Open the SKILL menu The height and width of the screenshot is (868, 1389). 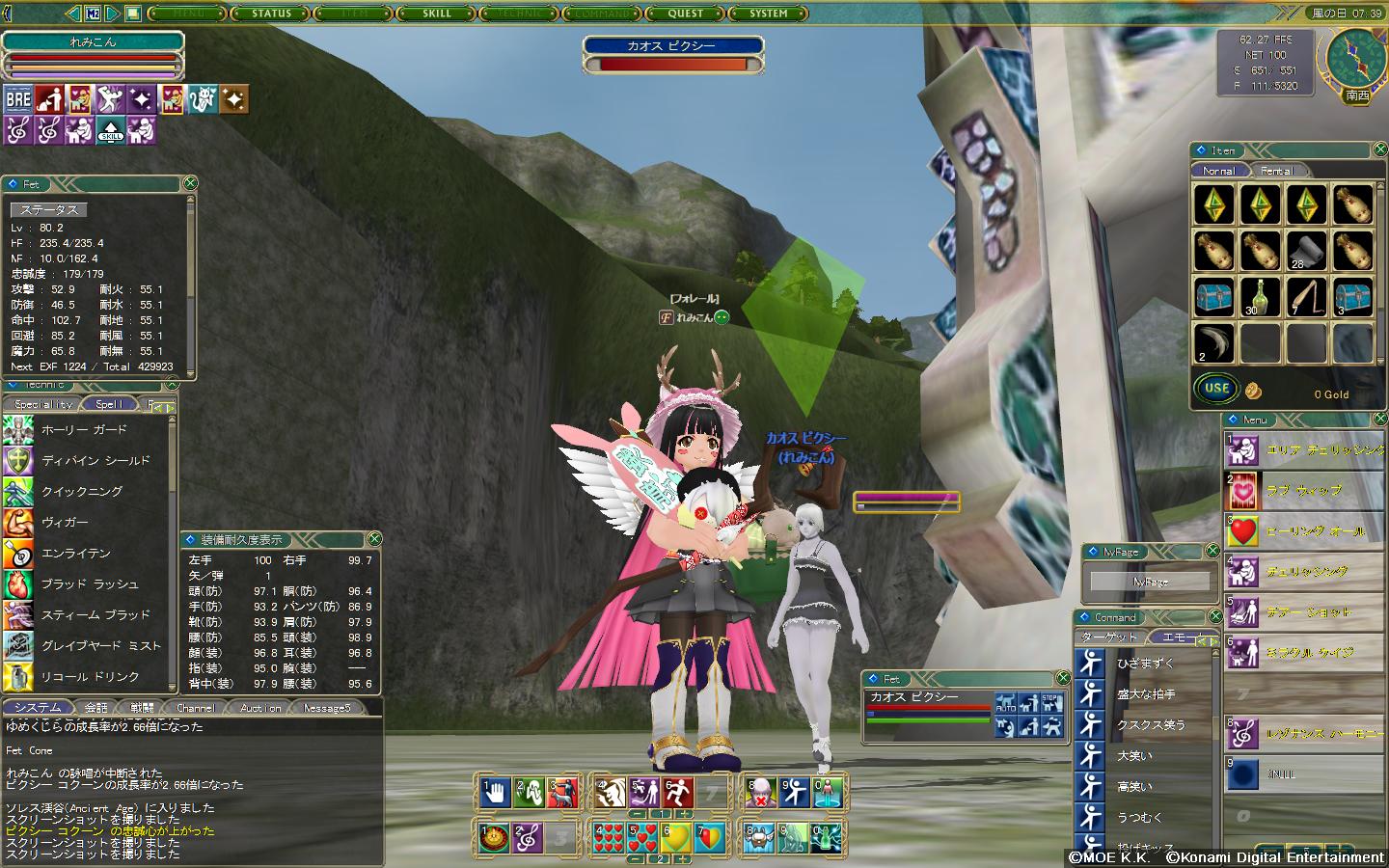pos(437,14)
